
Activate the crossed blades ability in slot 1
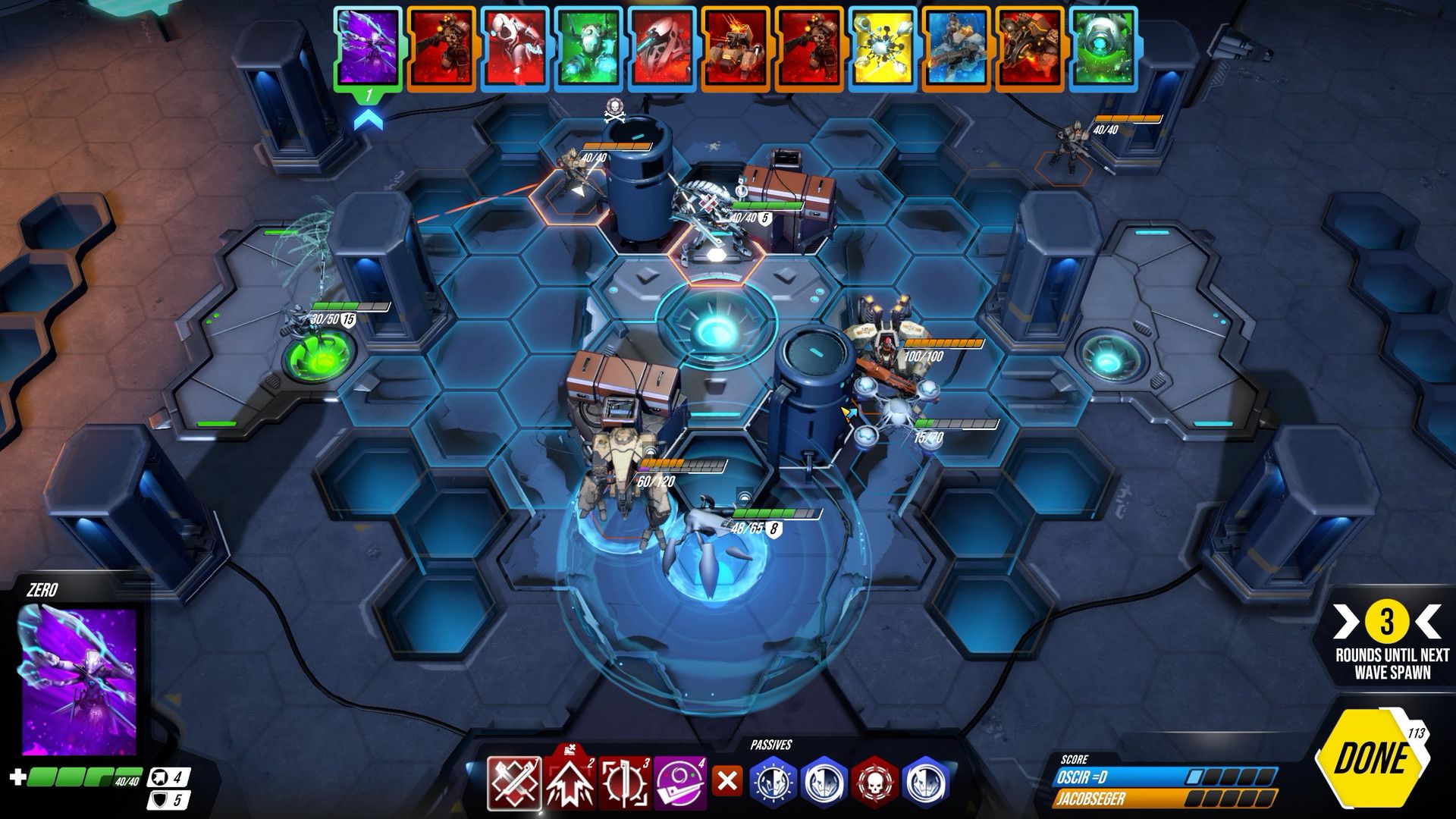514,783
